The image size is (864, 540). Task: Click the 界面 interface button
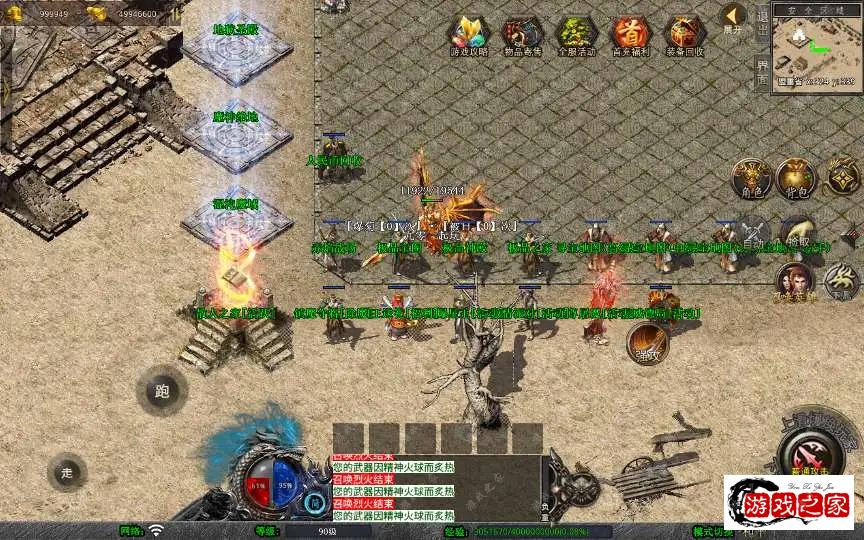click(762, 72)
